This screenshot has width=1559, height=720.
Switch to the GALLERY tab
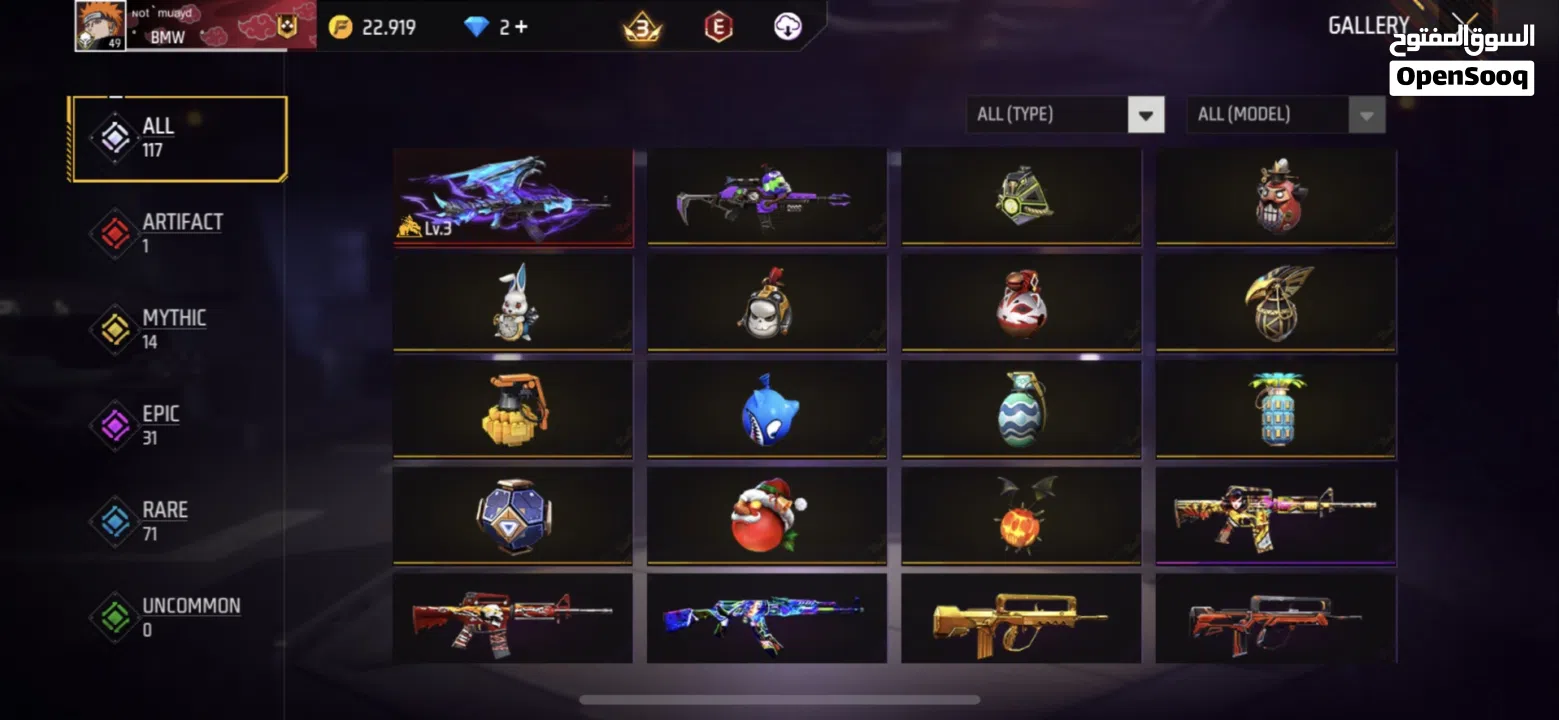(x=1367, y=25)
